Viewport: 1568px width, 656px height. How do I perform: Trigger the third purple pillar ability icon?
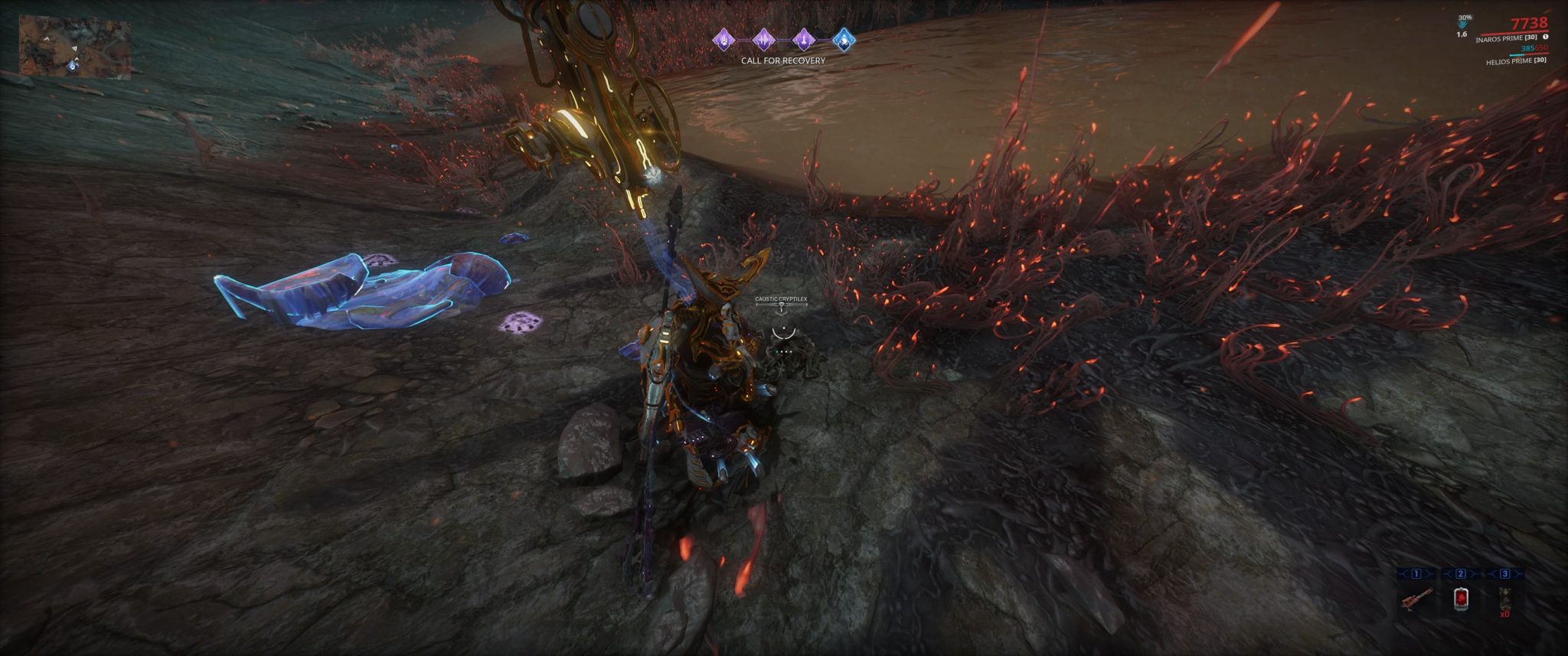tap(804, 40)
